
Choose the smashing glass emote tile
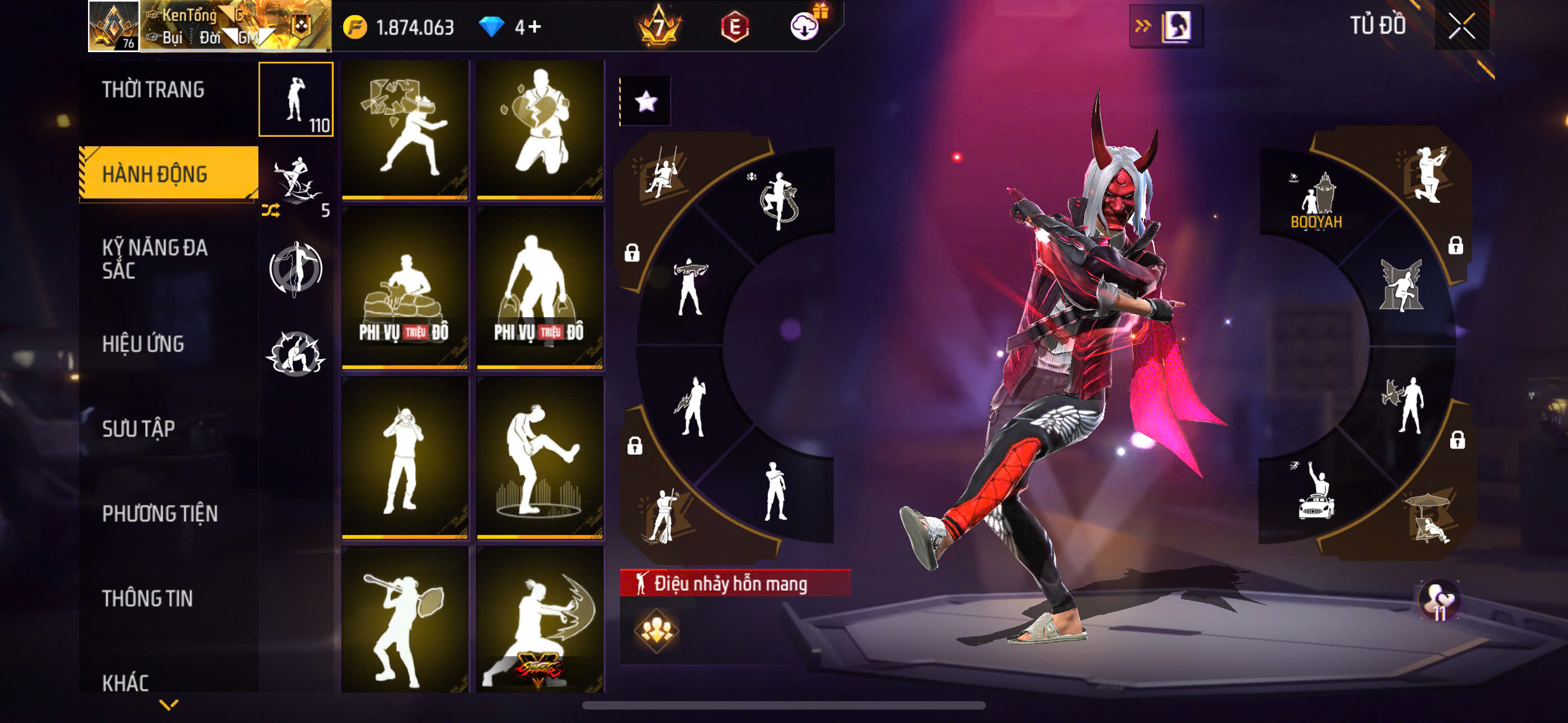click(405, 129)
